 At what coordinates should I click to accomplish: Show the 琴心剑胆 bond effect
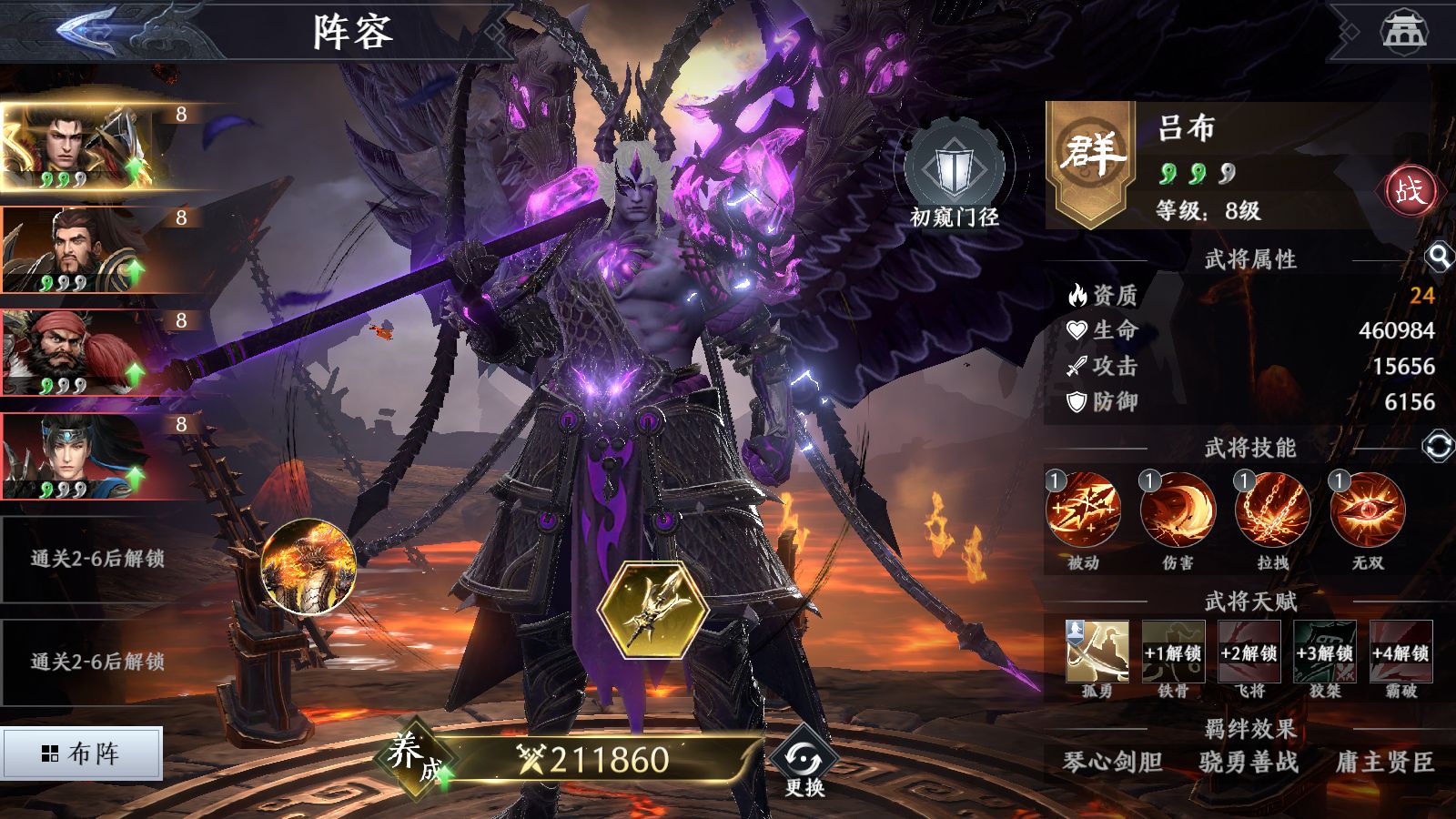click(x=1112, y=762)
